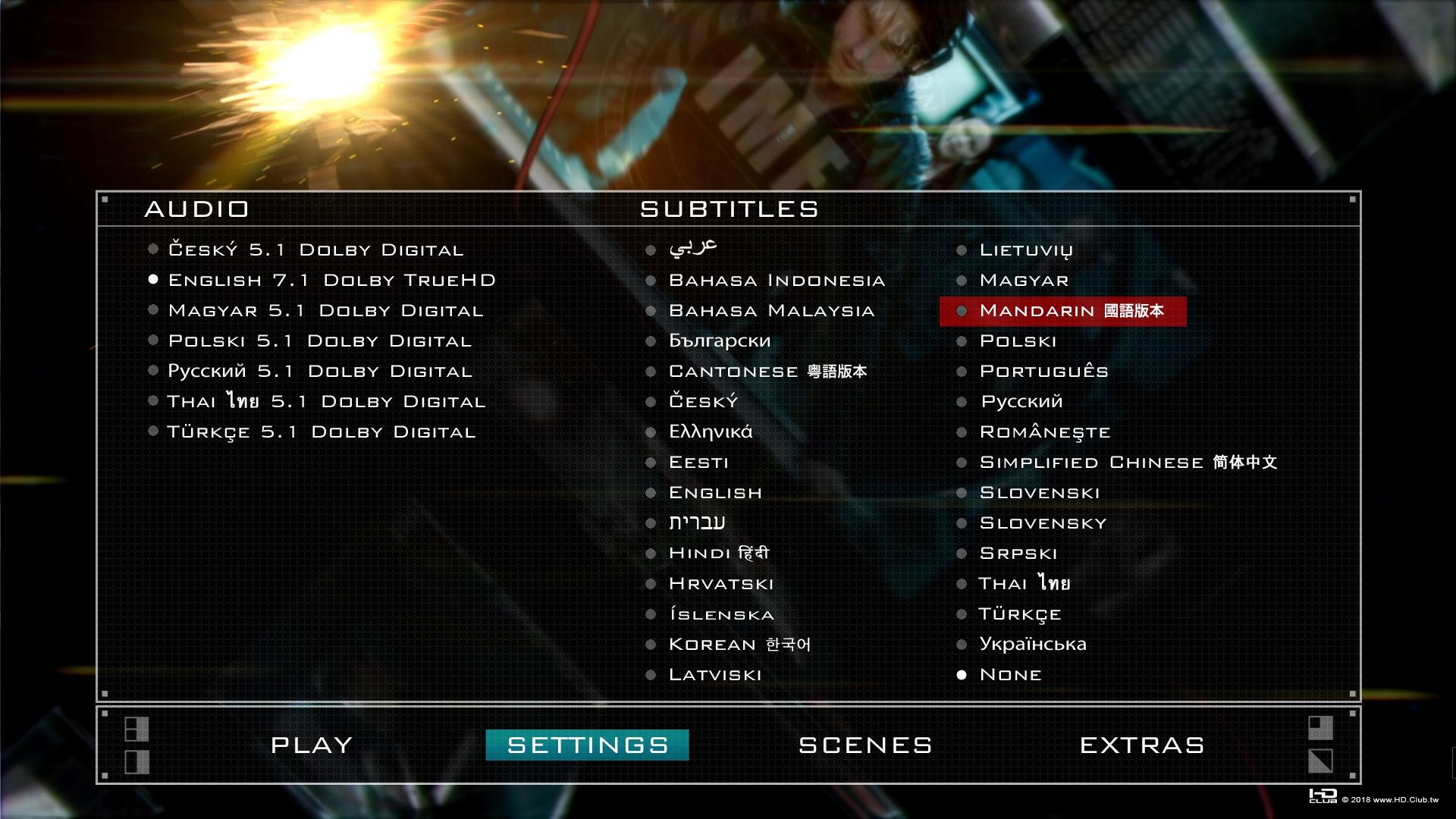Choose Polski 5.1 Dolby Digital audio

[x=319, y=340]
